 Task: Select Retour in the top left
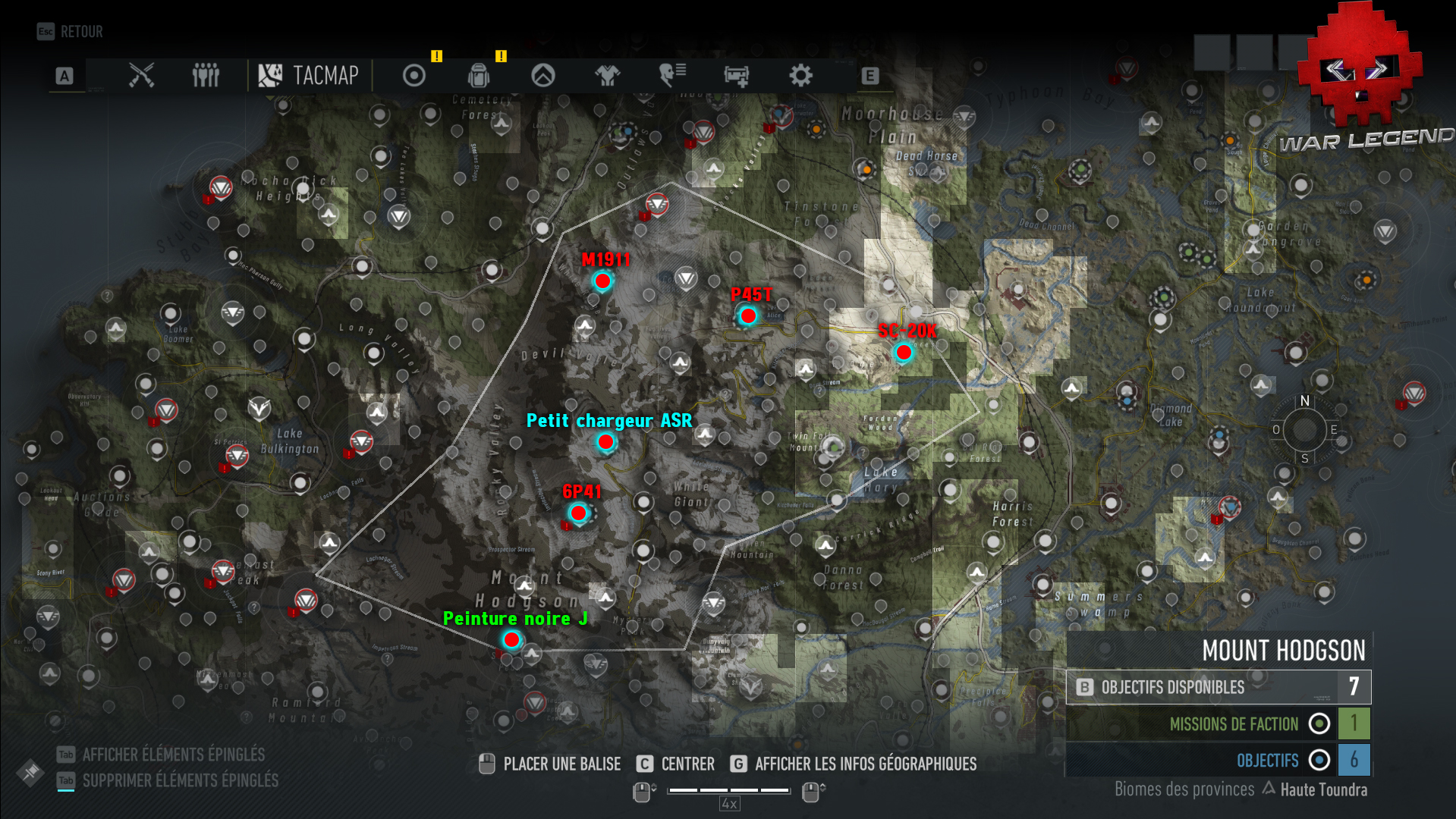coord(68,31)
